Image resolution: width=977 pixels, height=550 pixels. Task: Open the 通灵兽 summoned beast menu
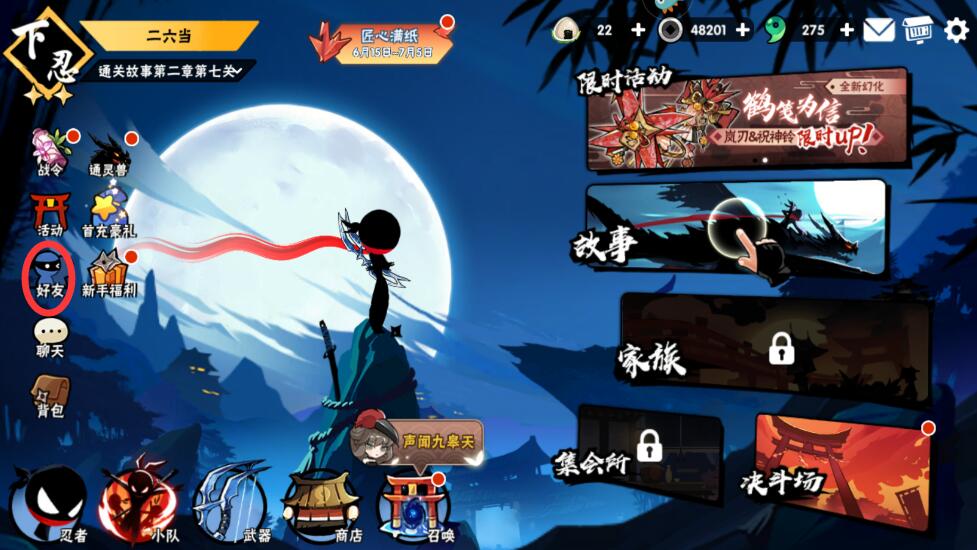108,153
